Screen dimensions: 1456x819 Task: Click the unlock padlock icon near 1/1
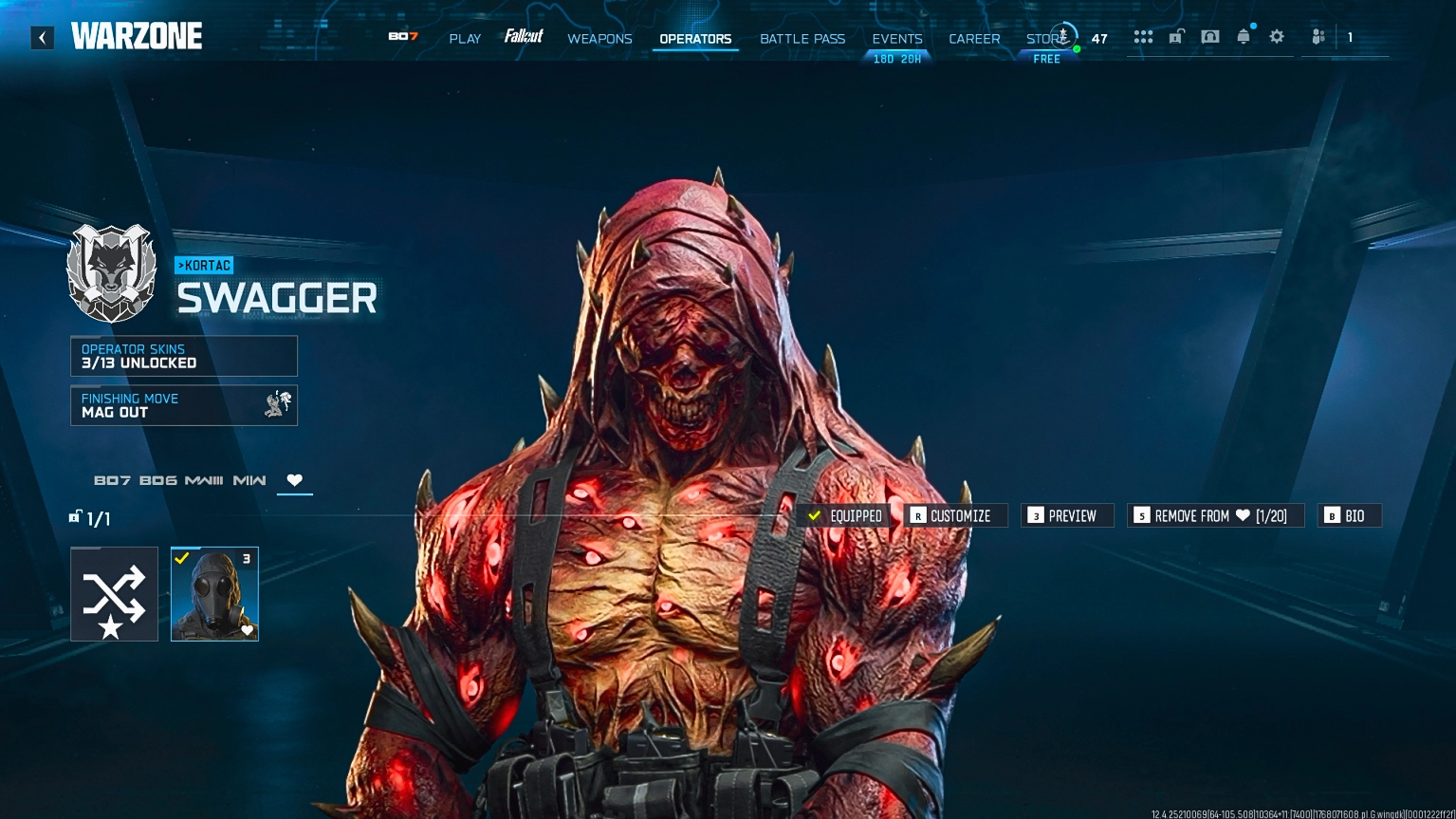(x=75, y=517)
